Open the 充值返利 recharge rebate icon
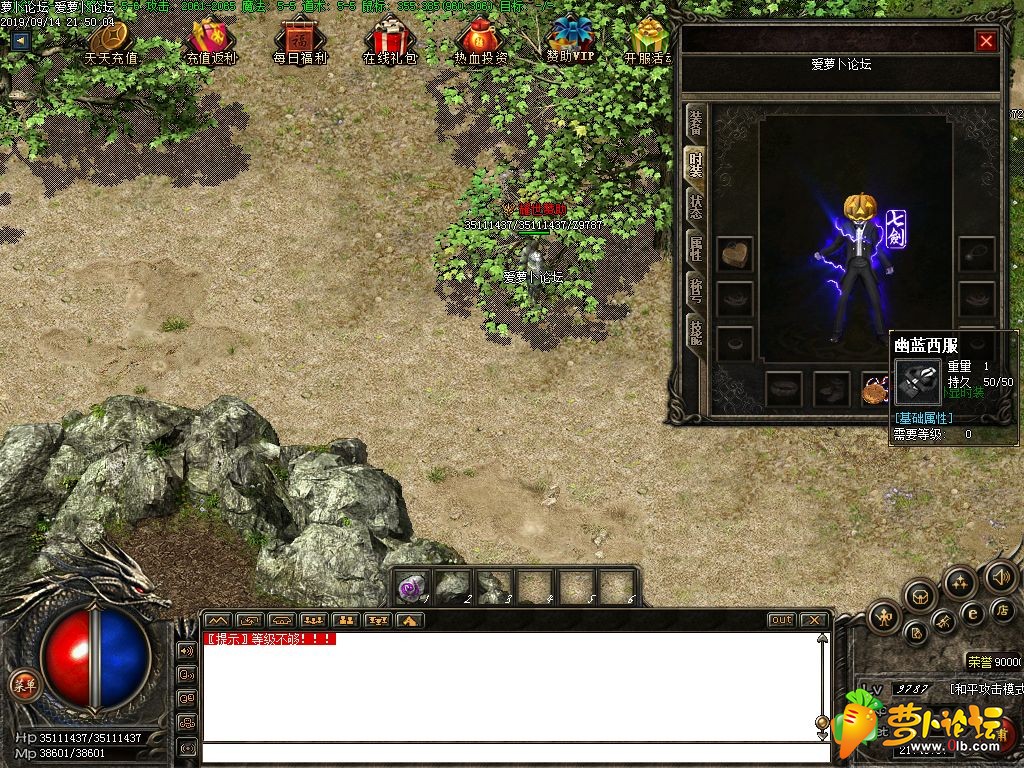Screen dimensions: 1024x768 pyautogui.click(x=211, y=42)
